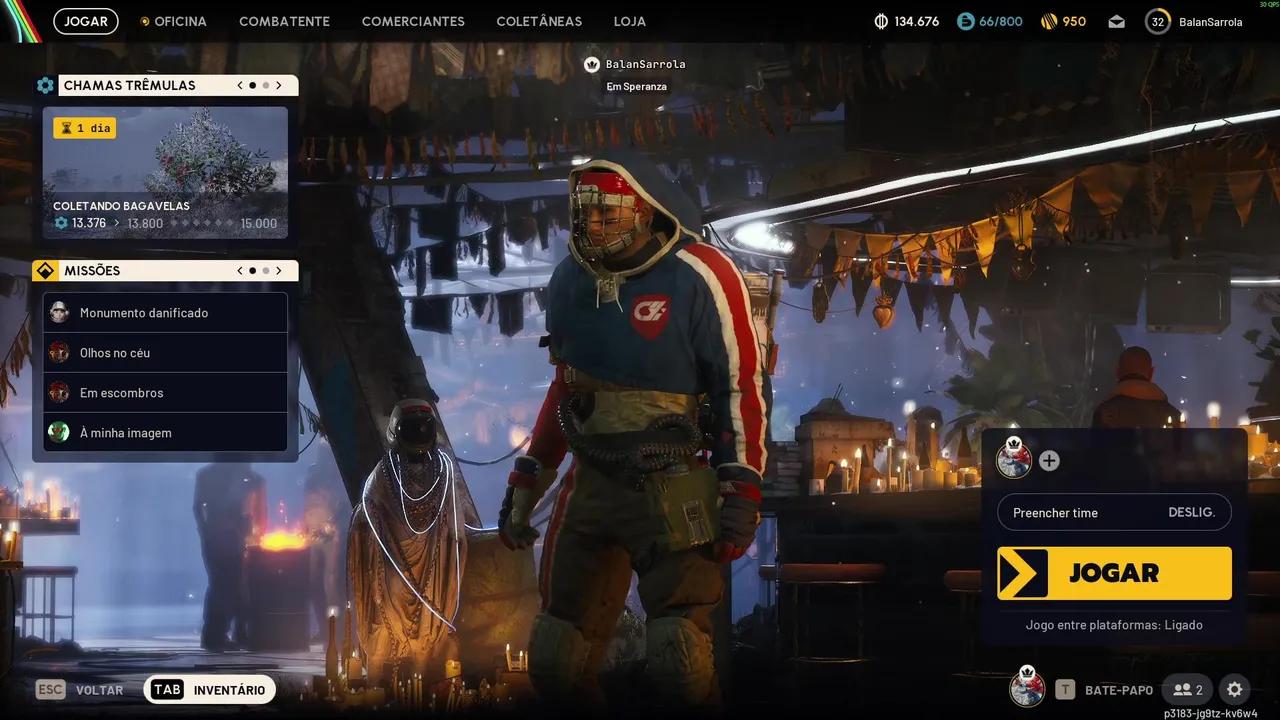Click the plus icon to invite a teammate

(x=1048, y=461)
